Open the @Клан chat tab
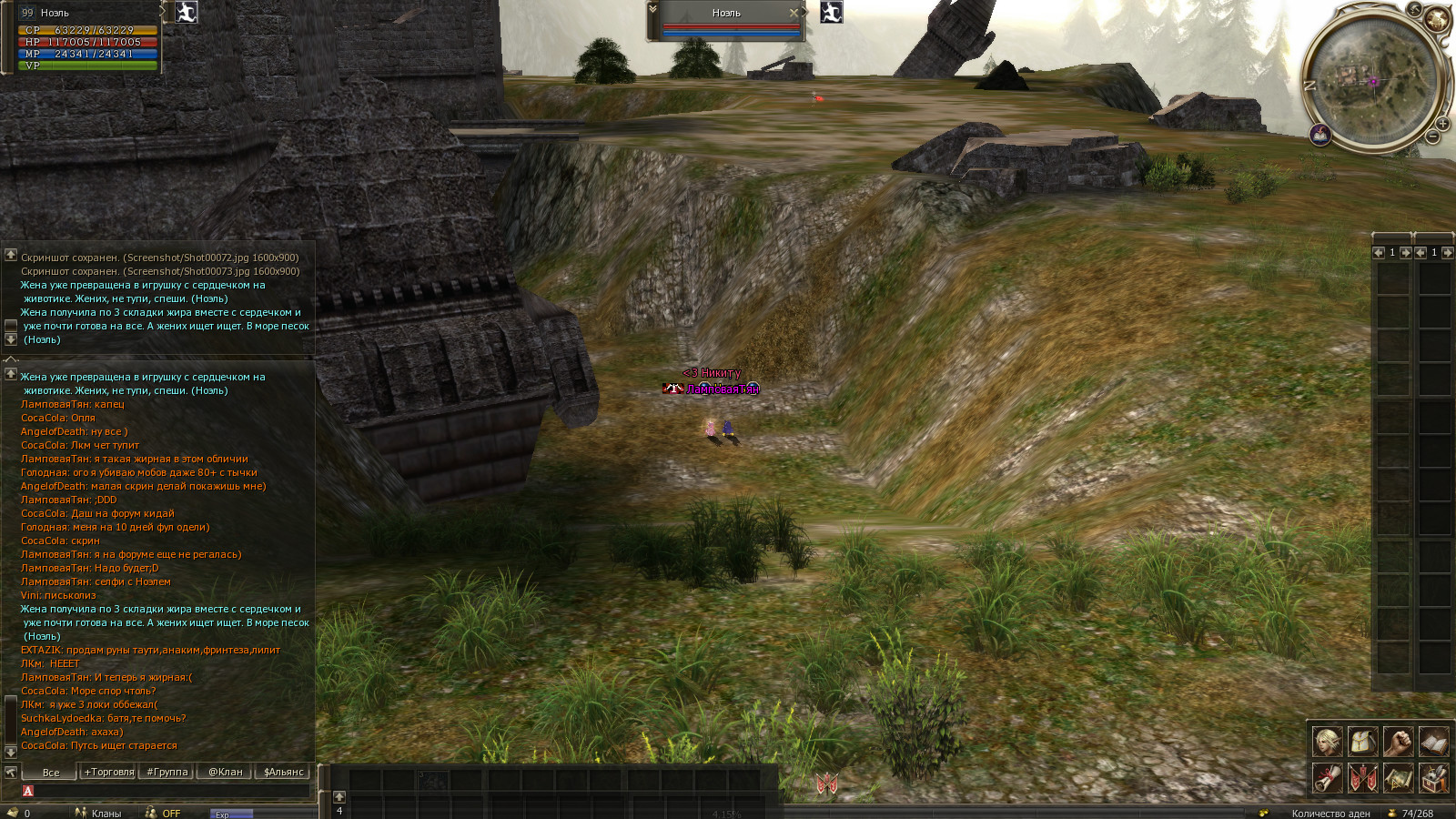 tap(226, 772)
